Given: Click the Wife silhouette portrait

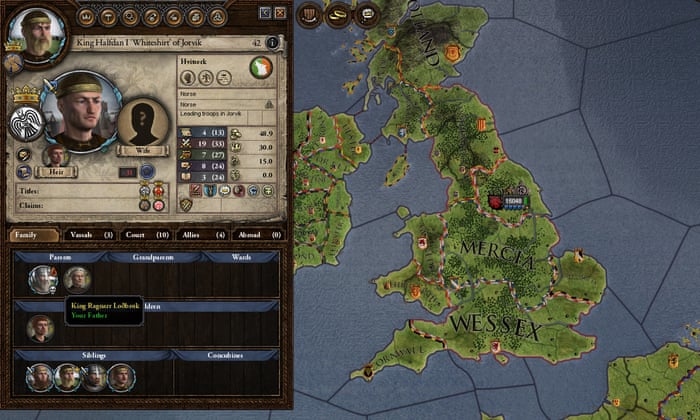Looking at the screenshot, I should point(144,122).
